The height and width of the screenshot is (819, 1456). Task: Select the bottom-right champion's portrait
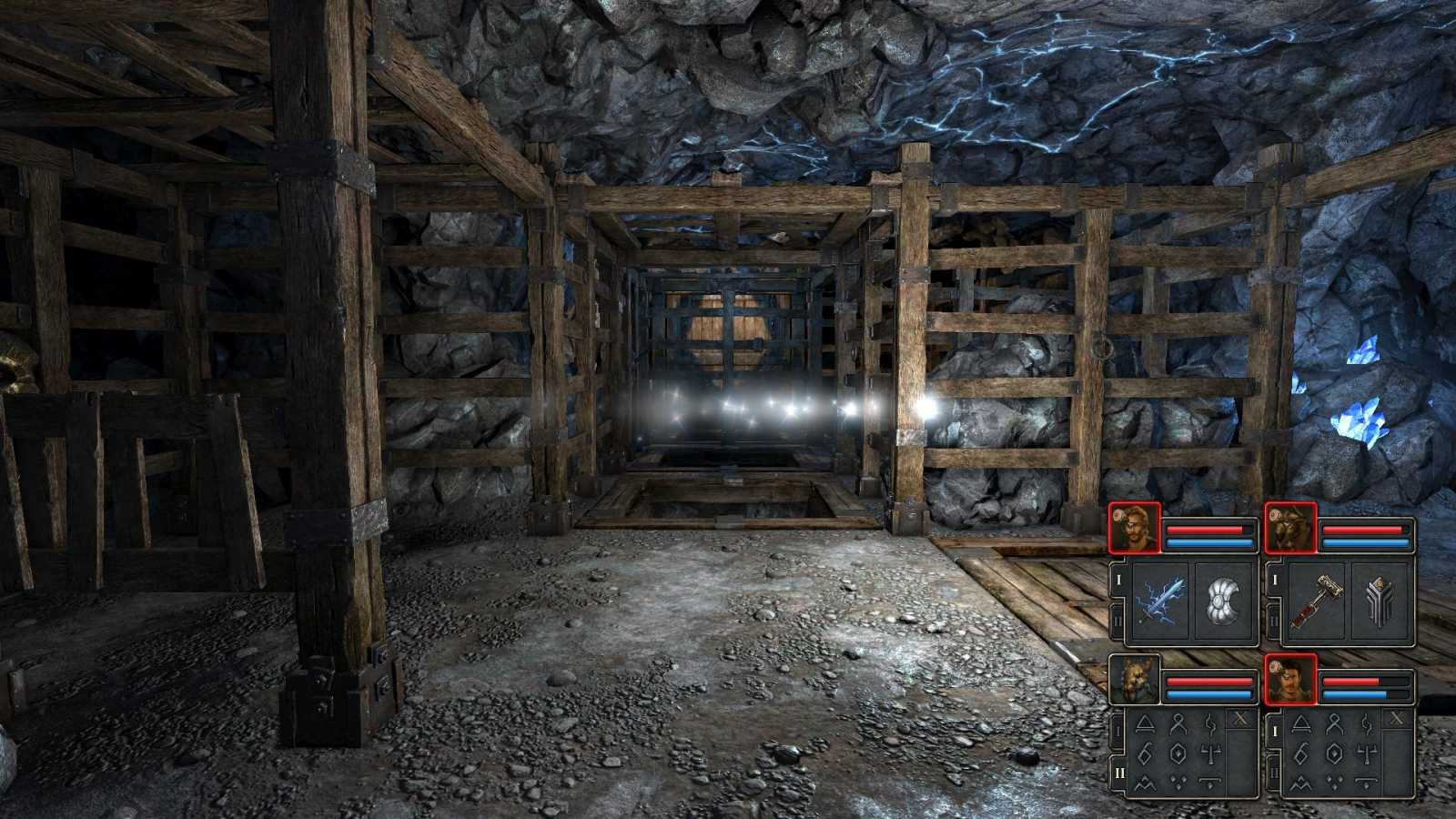click(1290, 681)
